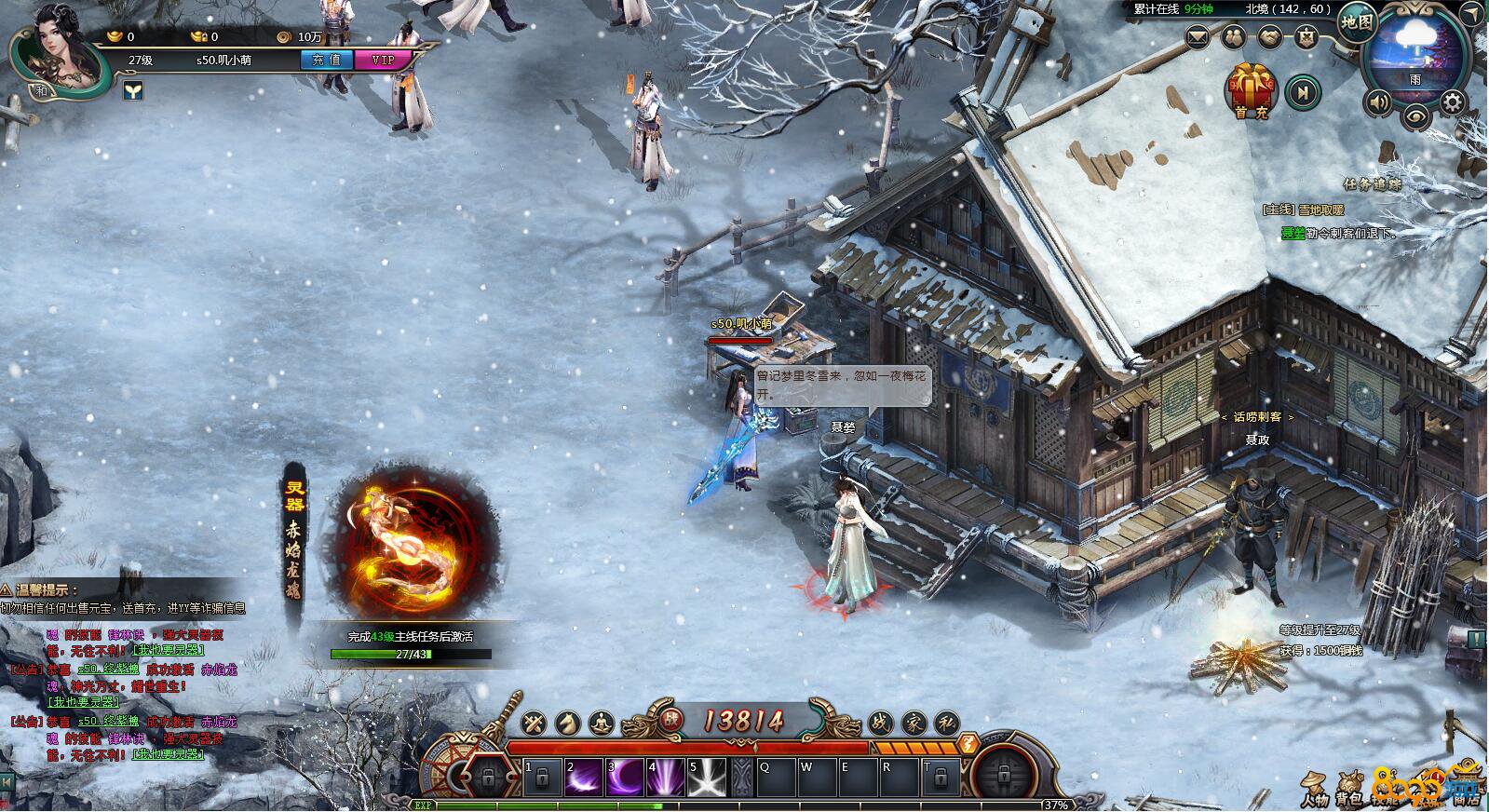Open the 充值 recharge button
1489x812 pixels.
[x=326, y=60]
